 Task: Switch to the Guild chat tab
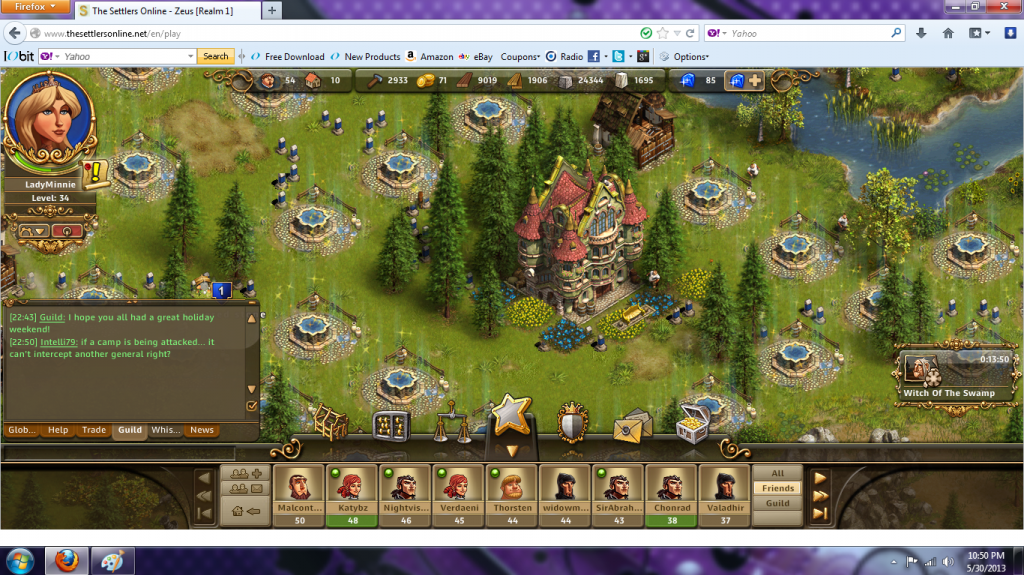129,430
